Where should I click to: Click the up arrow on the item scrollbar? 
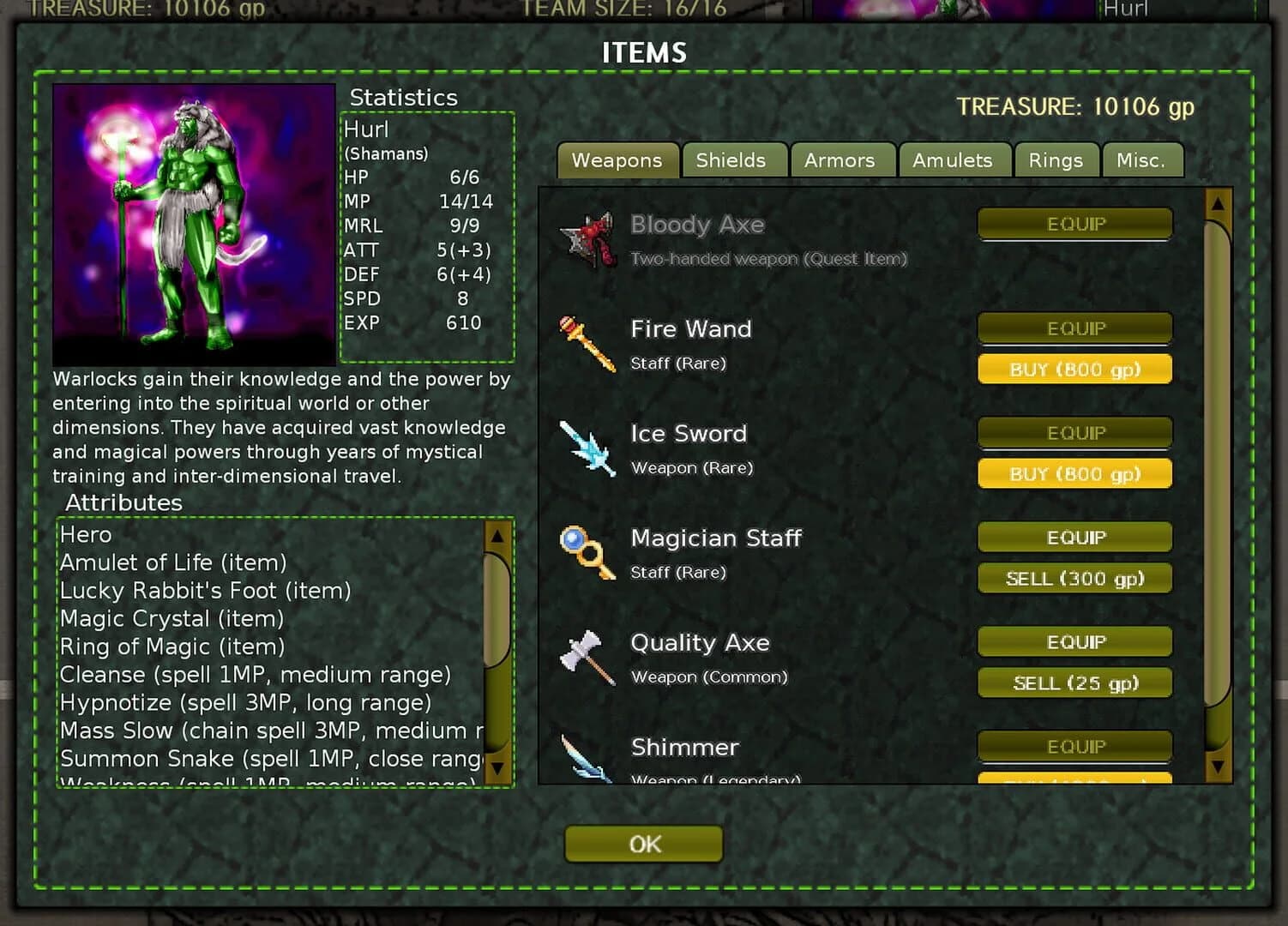point(1219,206)
